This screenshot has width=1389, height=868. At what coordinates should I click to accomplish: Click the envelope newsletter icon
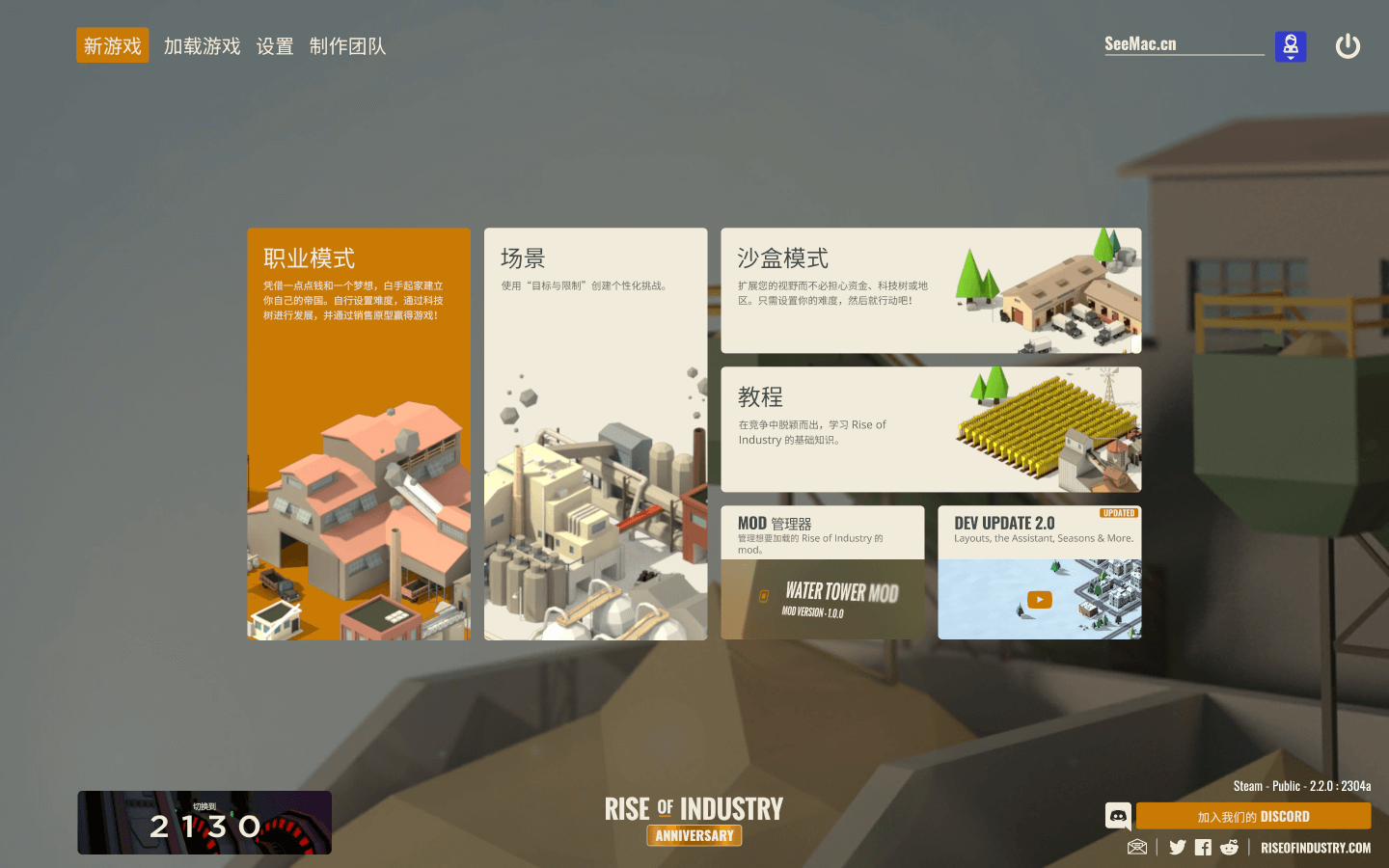[1137, 847]
